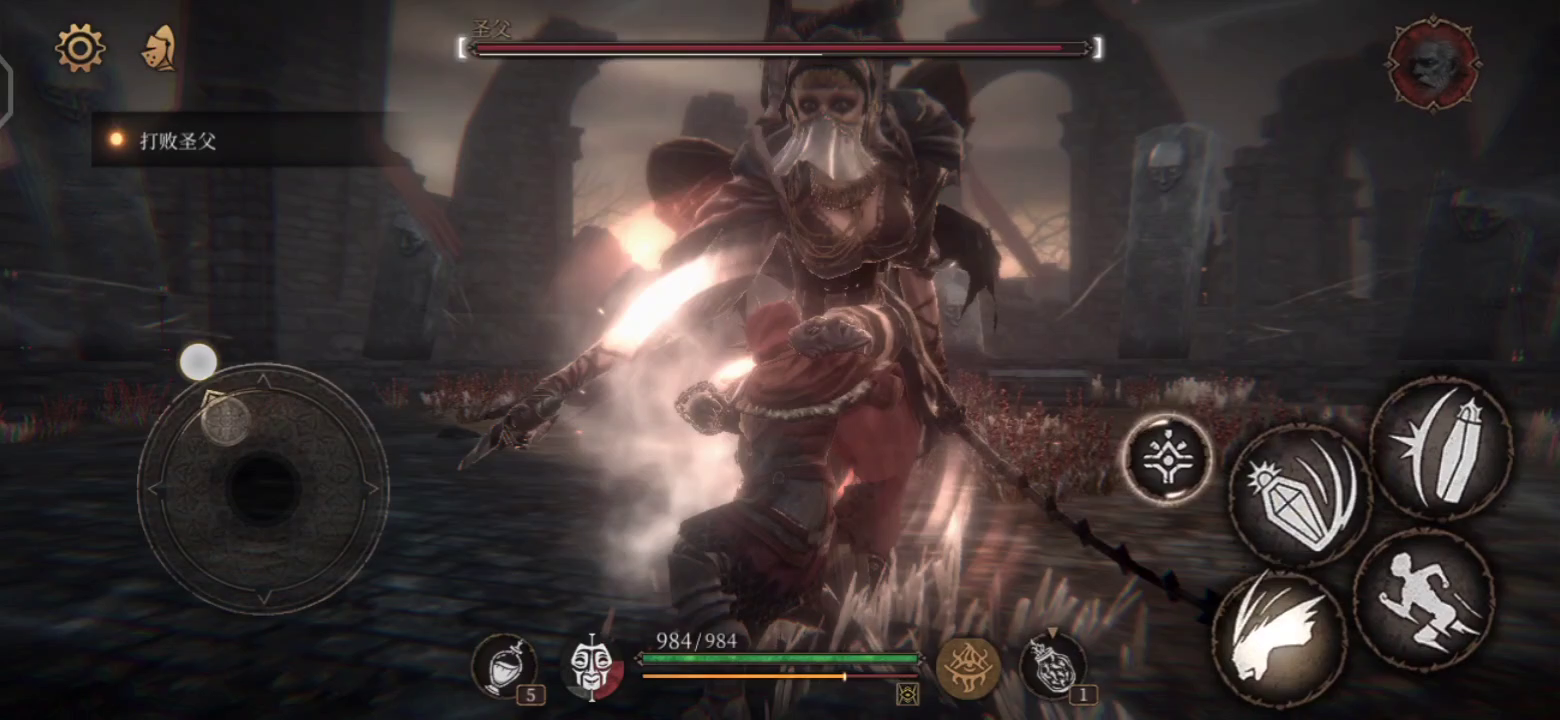
Task: Activate the golden eye sigil ability
Action: (968, 664)
